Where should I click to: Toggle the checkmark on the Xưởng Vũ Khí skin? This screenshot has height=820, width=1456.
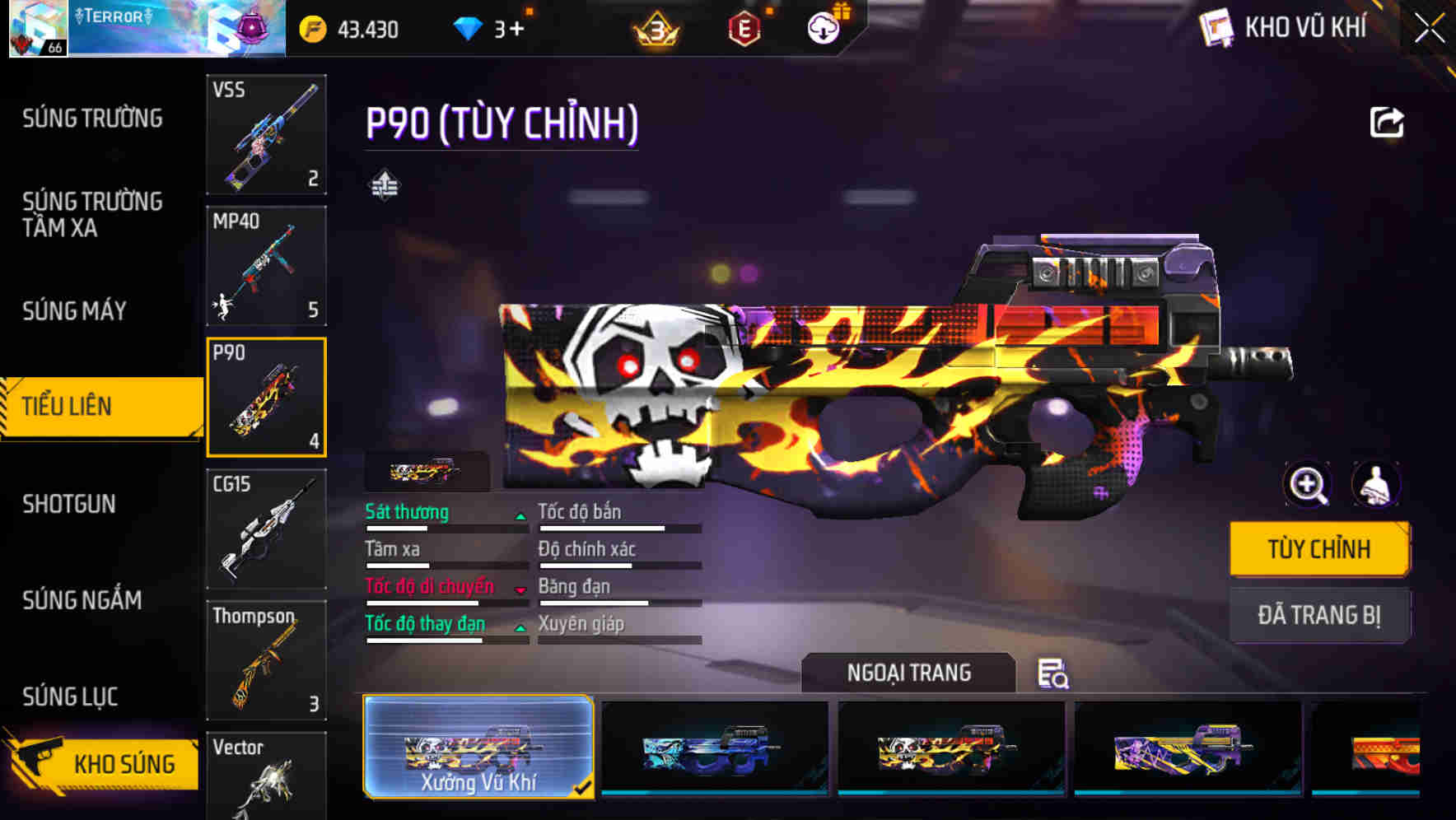(584, 786)
